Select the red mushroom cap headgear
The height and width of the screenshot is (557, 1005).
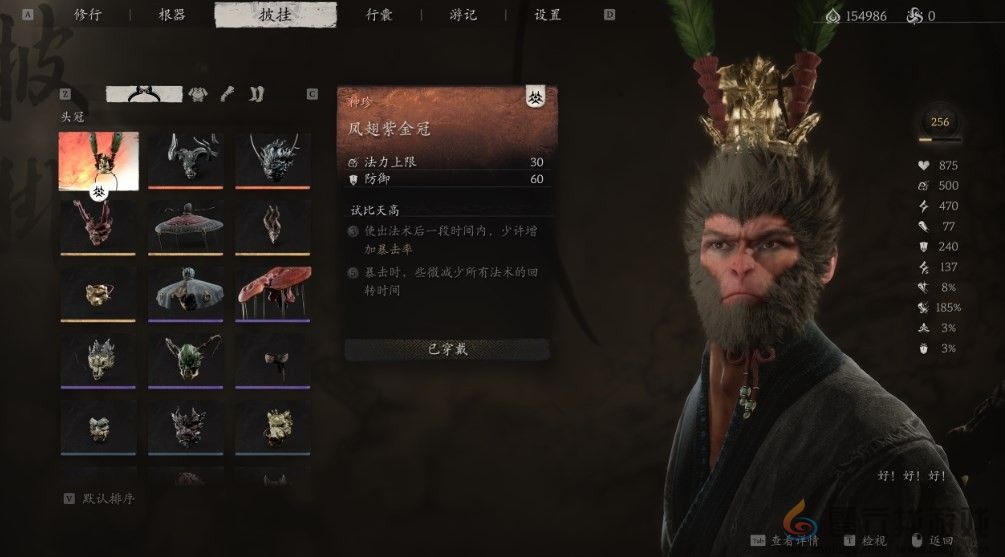point(272,290)
